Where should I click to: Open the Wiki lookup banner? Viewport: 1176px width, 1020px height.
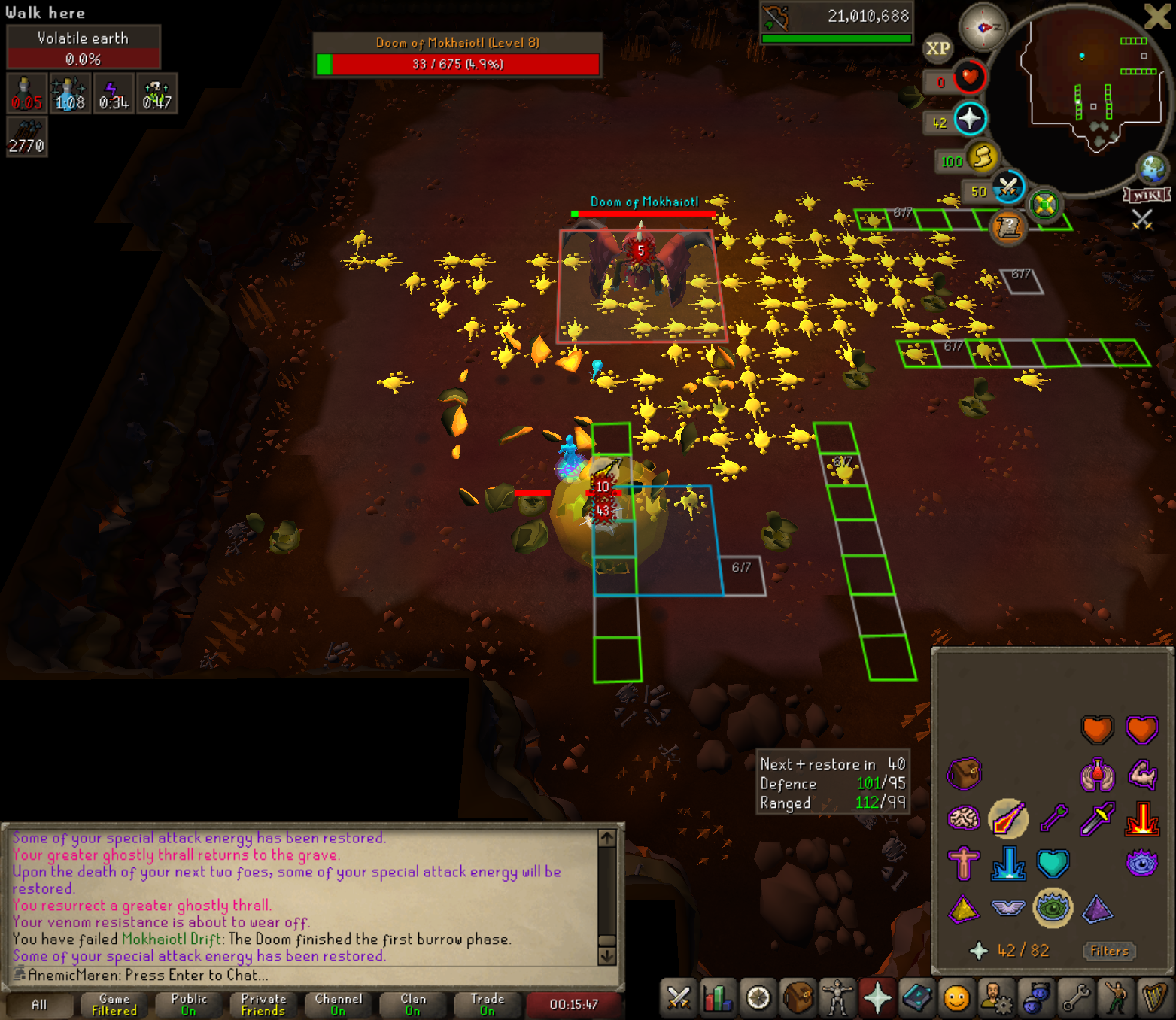pyautogui.click(x=1147, y=196)
